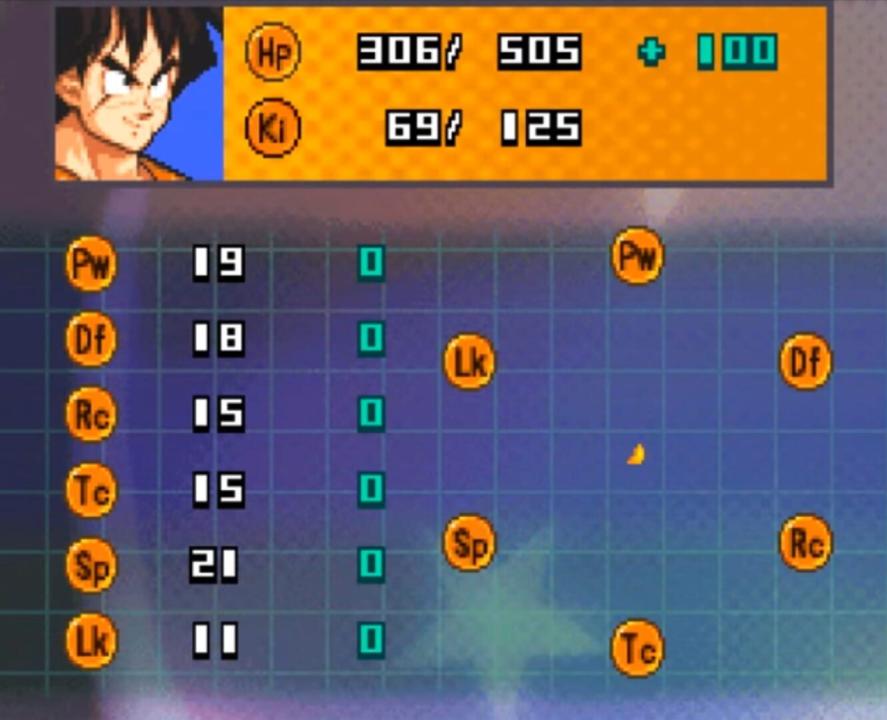Screen dimensions: 887x720
Task: Choose the Rc stat in the stat list
Action: coord(91,414)
